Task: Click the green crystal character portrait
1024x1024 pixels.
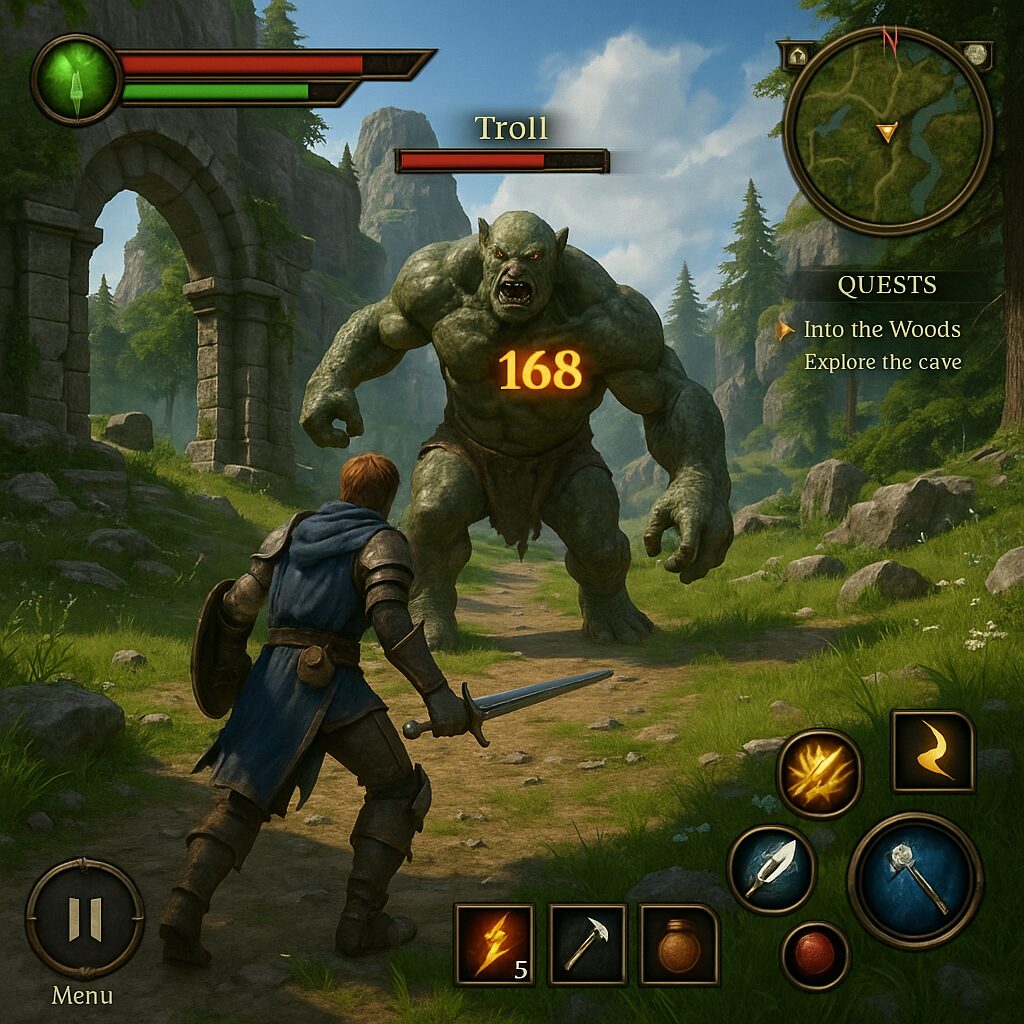Action: (x=76, y=80)
